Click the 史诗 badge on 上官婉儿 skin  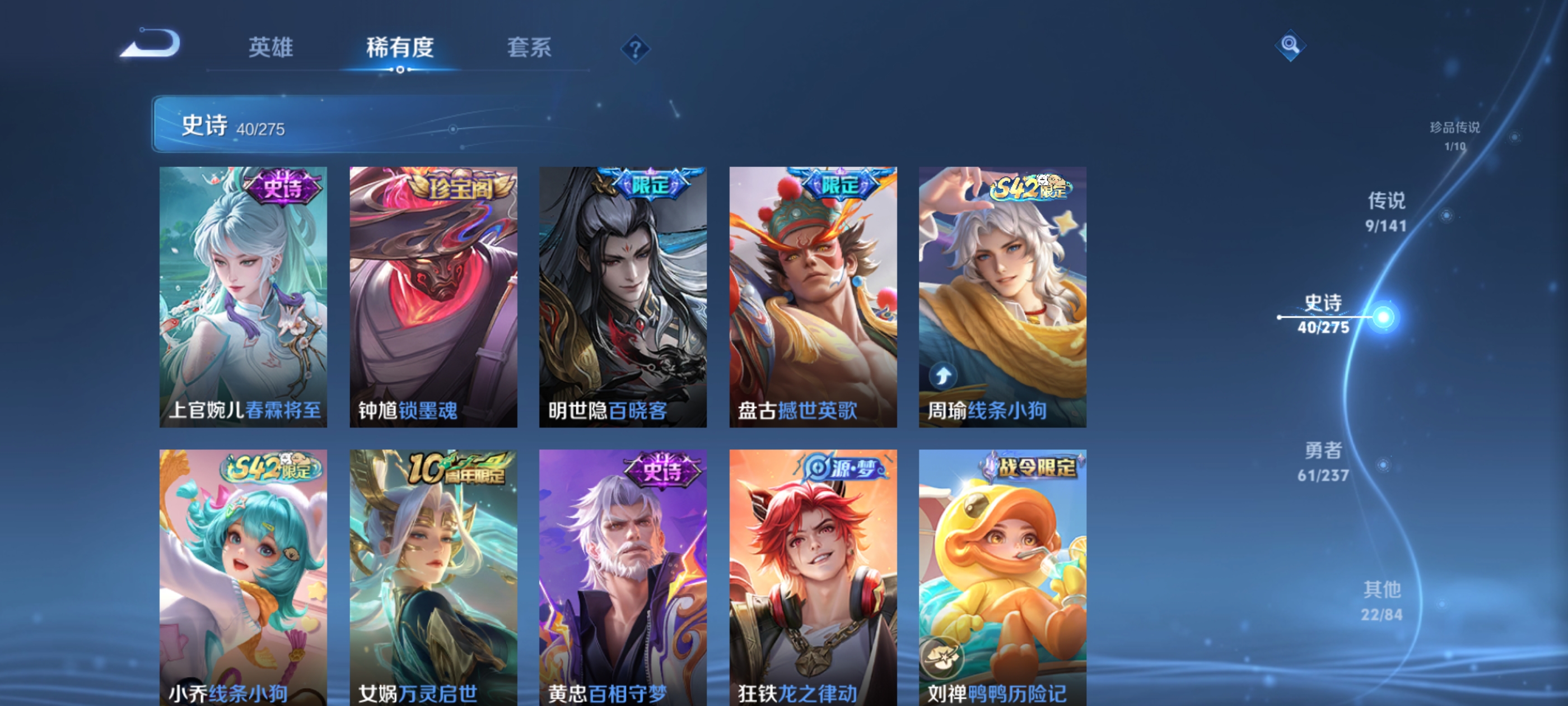(x=284, y=186)
